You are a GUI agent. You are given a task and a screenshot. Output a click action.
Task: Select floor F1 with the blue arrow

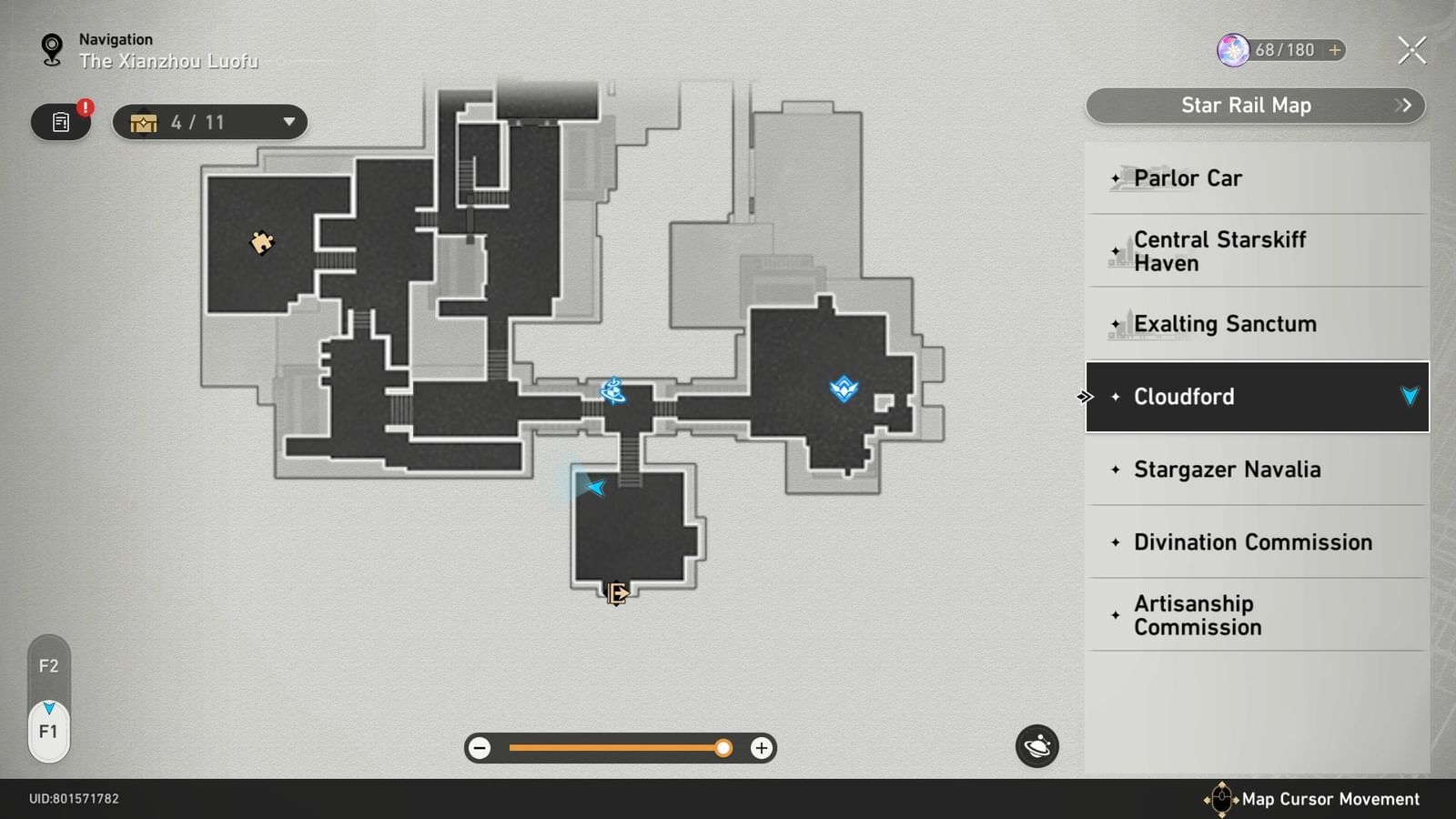tap(49, 728)
